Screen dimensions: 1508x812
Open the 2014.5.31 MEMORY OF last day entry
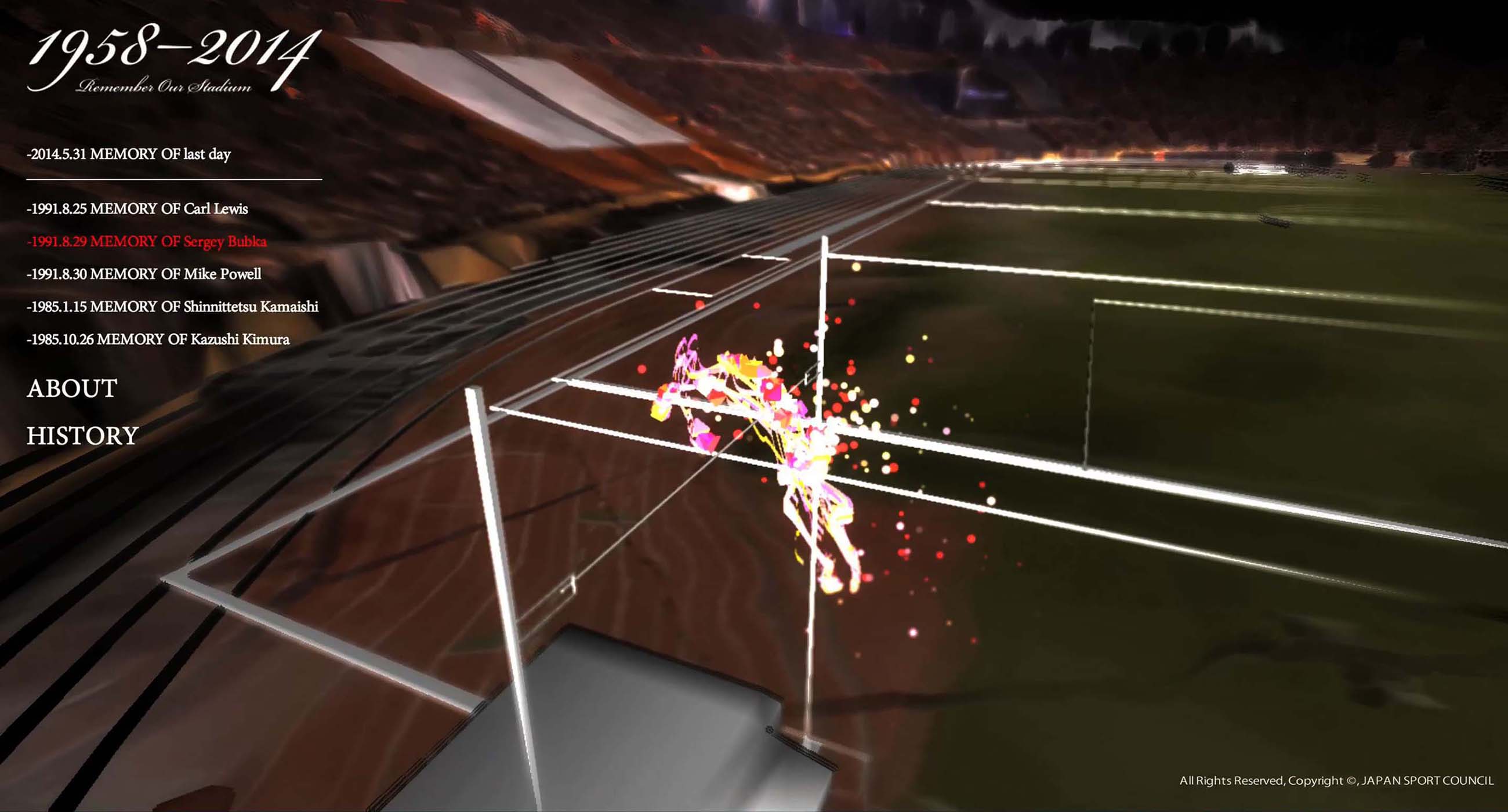(129, 154)
